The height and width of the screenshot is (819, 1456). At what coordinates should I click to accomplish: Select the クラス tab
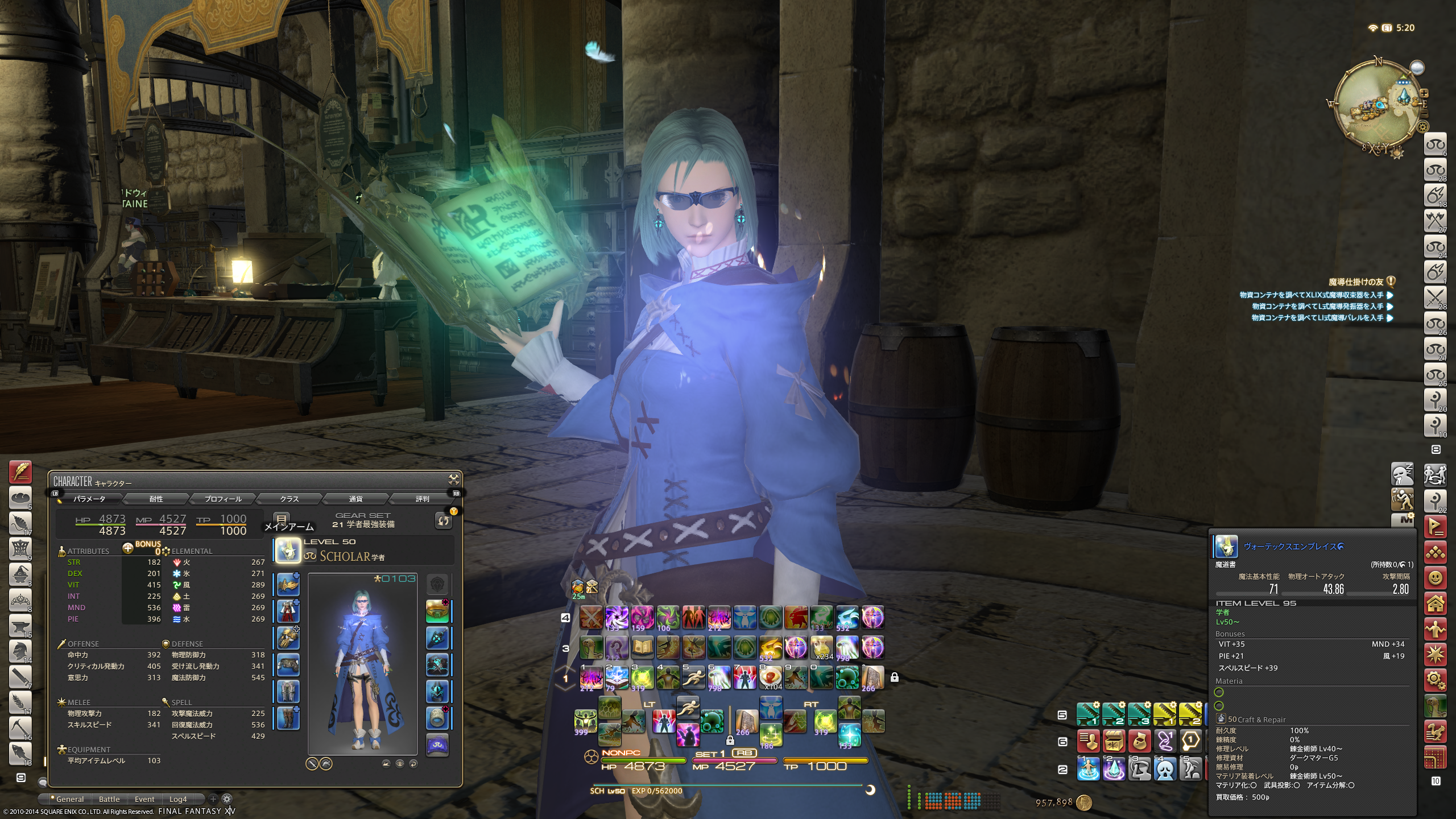[x=289, y=499]
